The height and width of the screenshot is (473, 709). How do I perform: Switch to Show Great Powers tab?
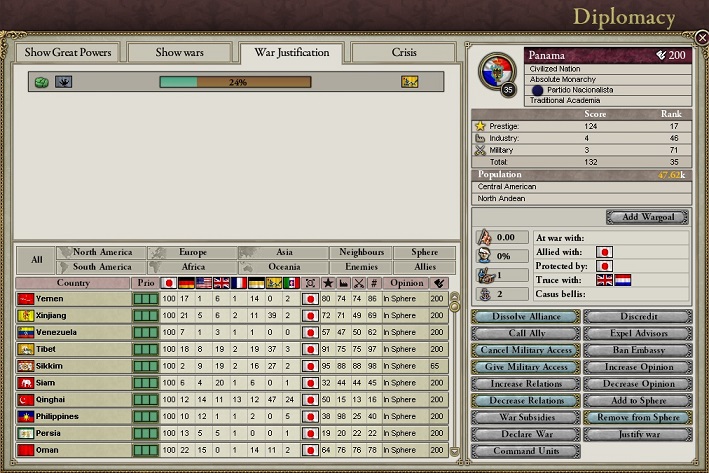67,52
